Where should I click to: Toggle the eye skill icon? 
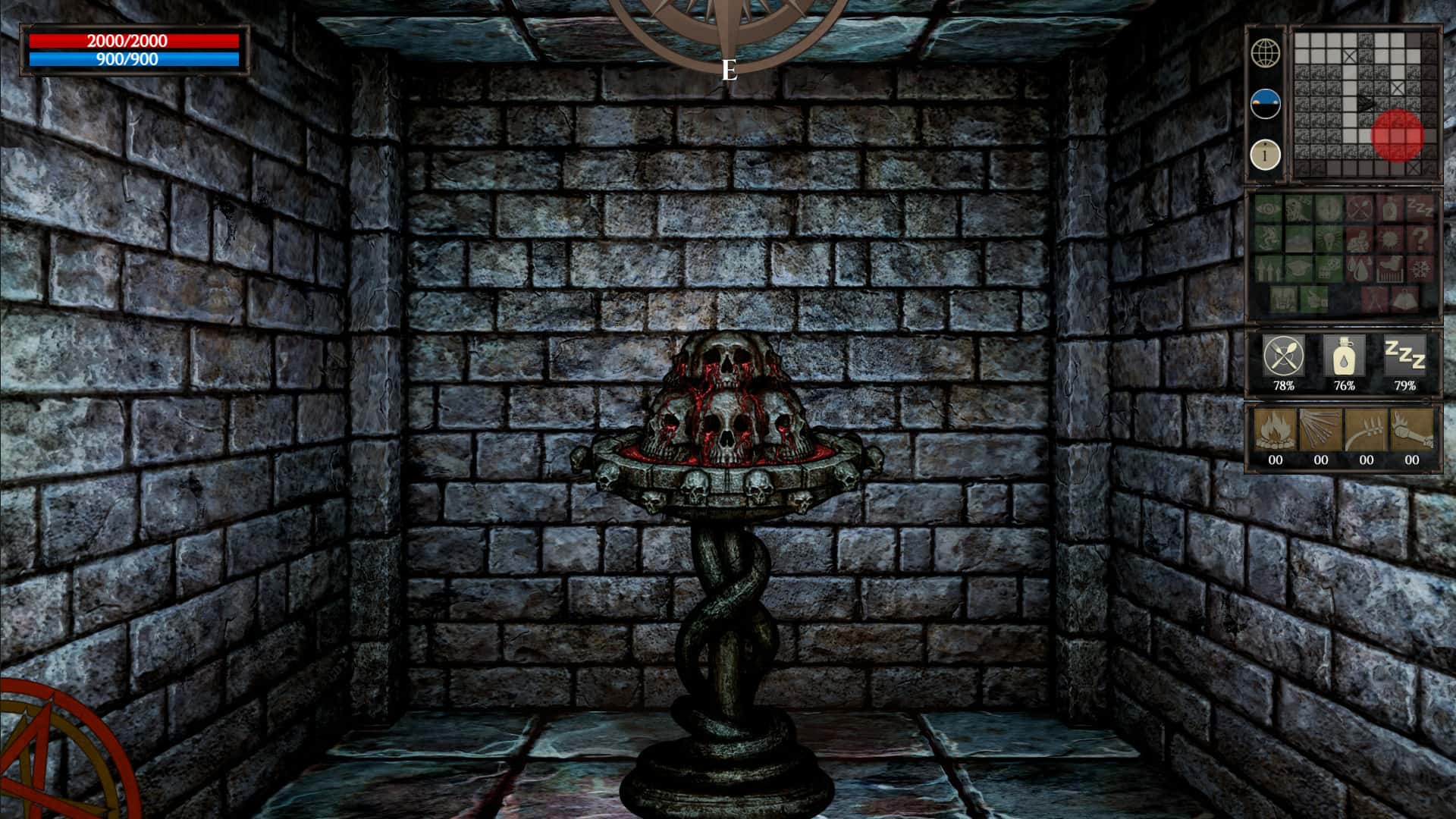pos(1268,209)
